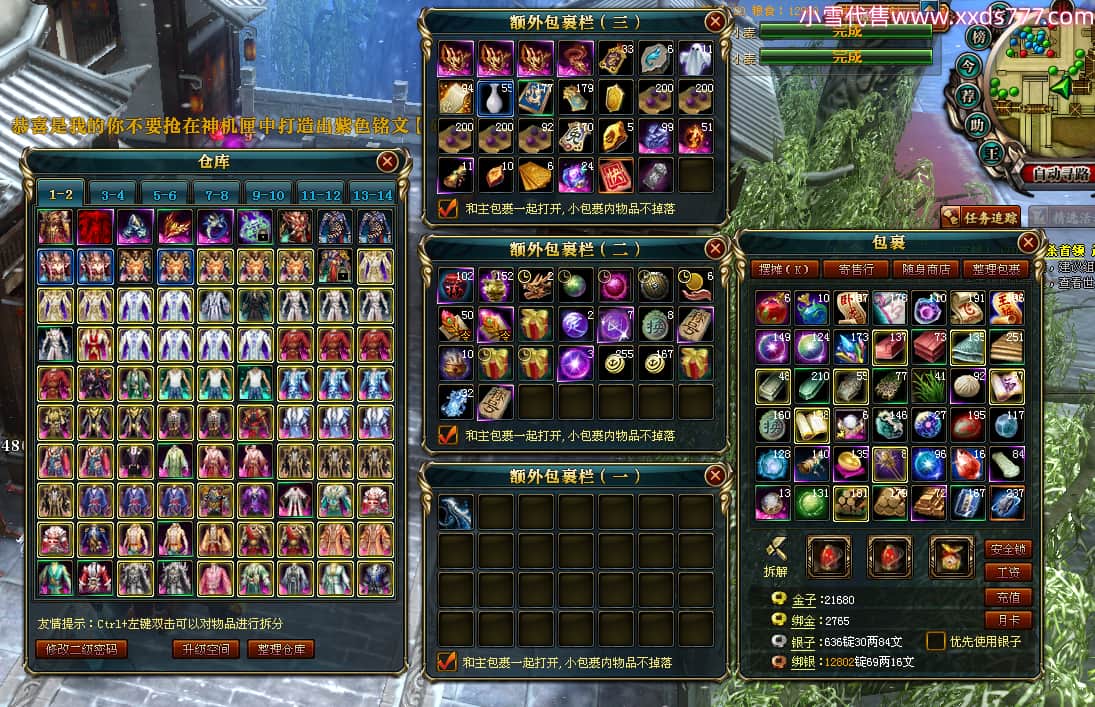Close the 额外包裹栏（二）panel

pyautogui.click(x=715, y=248)
